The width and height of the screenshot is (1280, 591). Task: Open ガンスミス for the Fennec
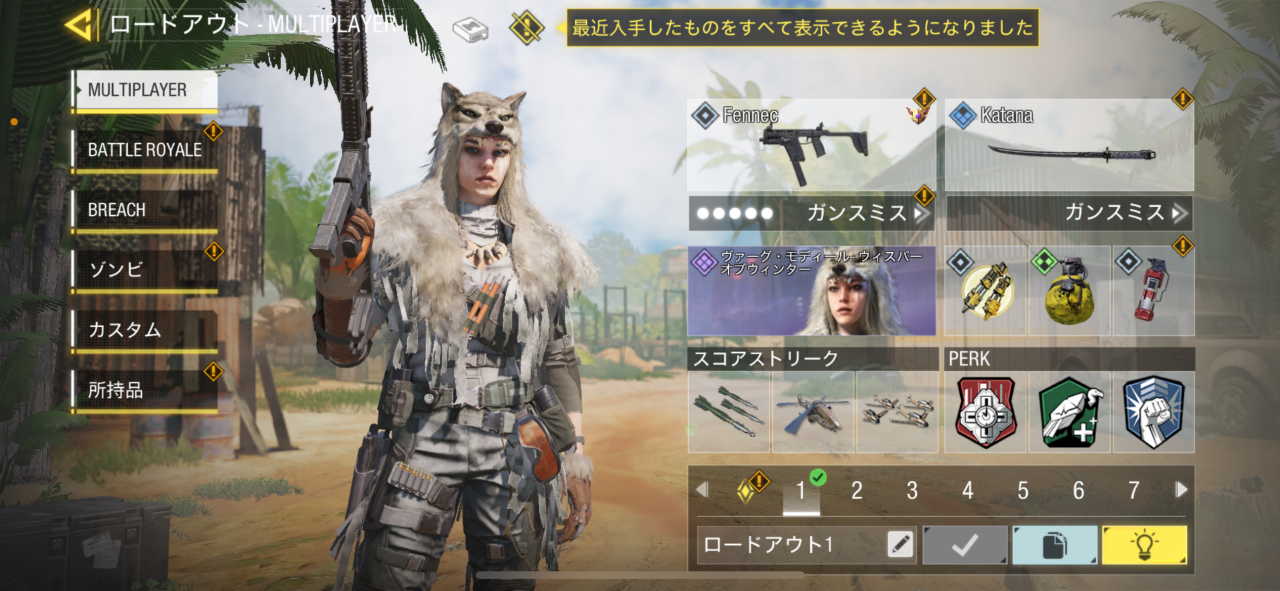(811, 213)
